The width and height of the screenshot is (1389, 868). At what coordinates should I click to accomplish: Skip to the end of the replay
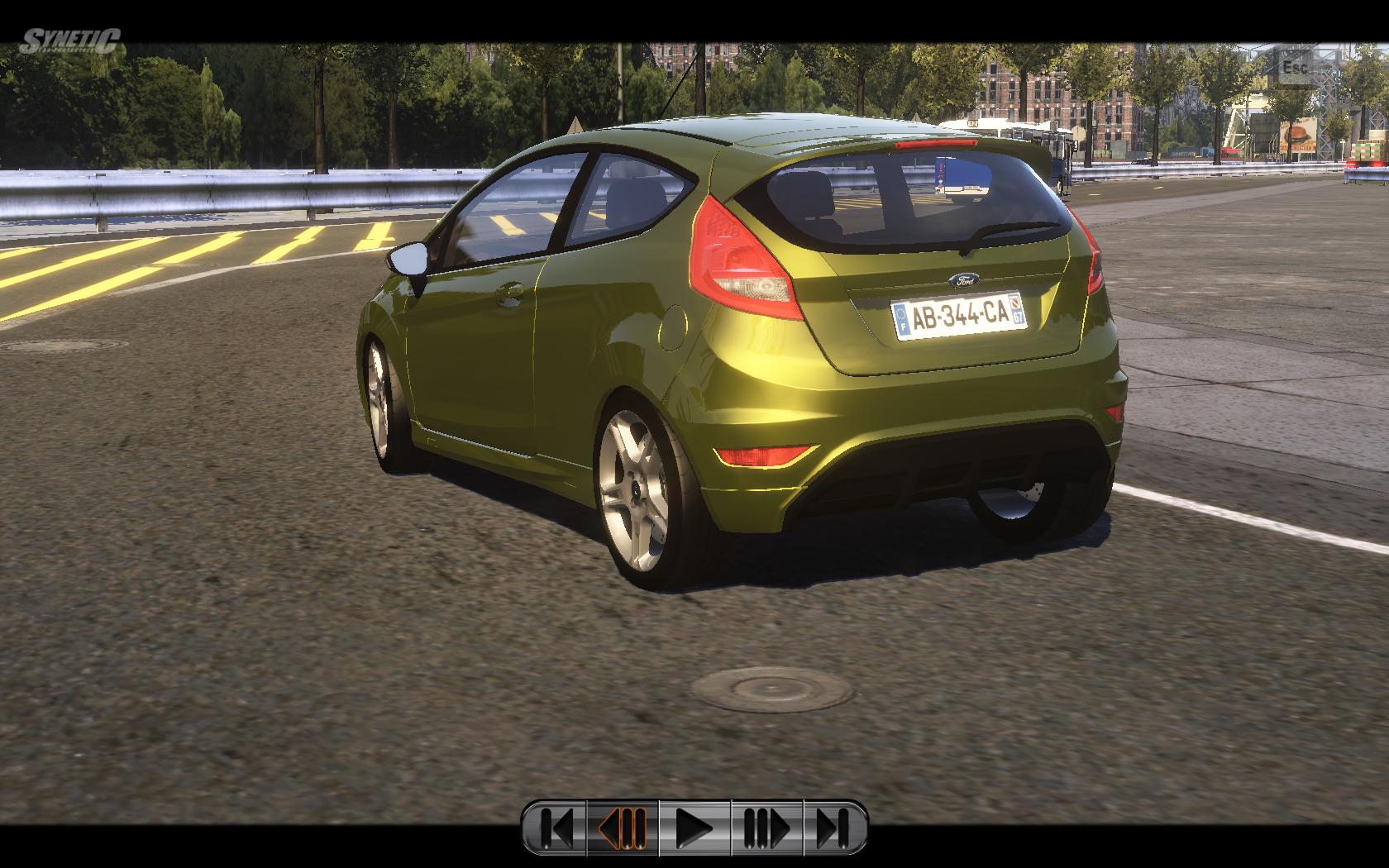coord(833,827)
